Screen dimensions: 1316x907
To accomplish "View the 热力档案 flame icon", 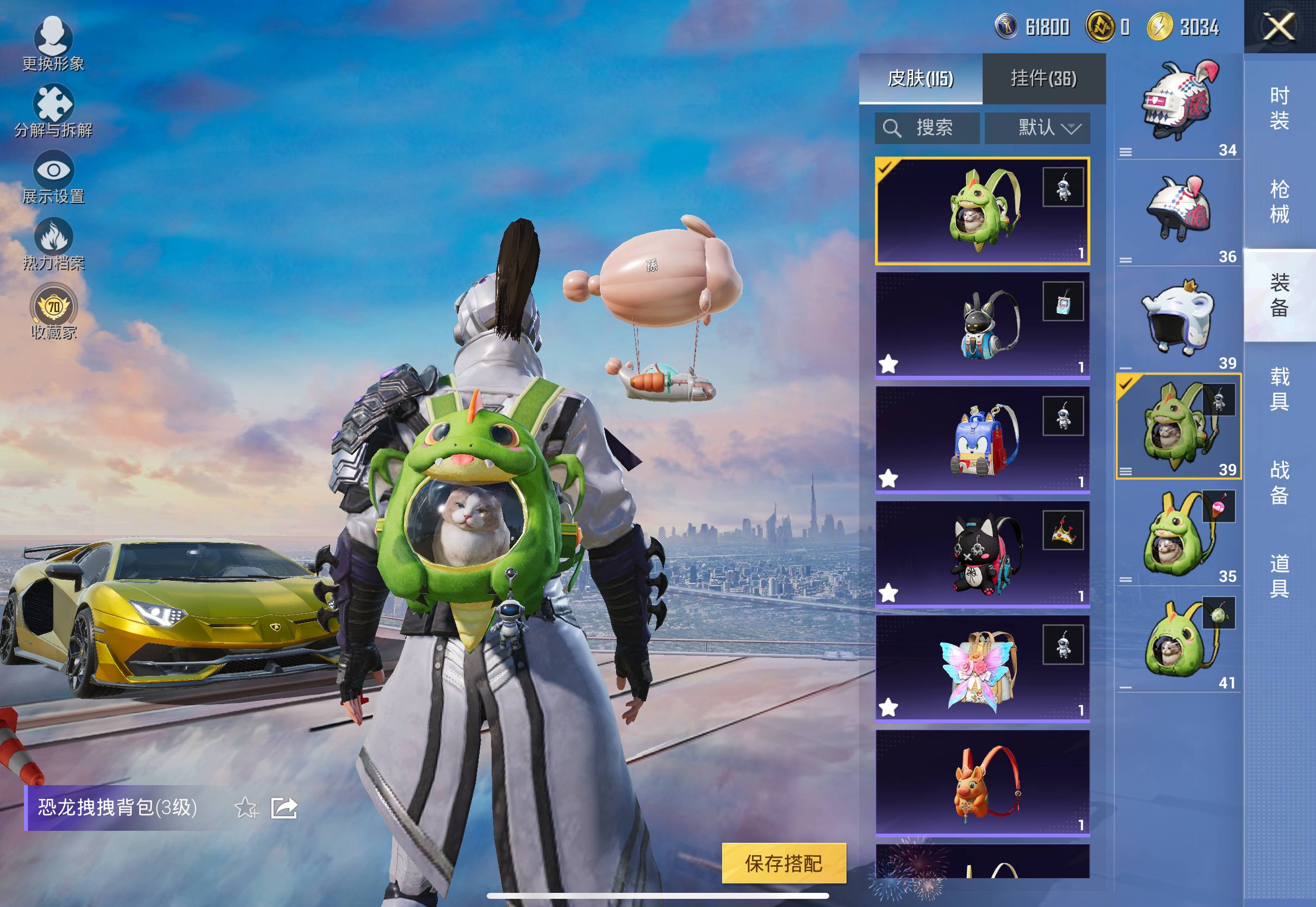I will pos(53,244).
